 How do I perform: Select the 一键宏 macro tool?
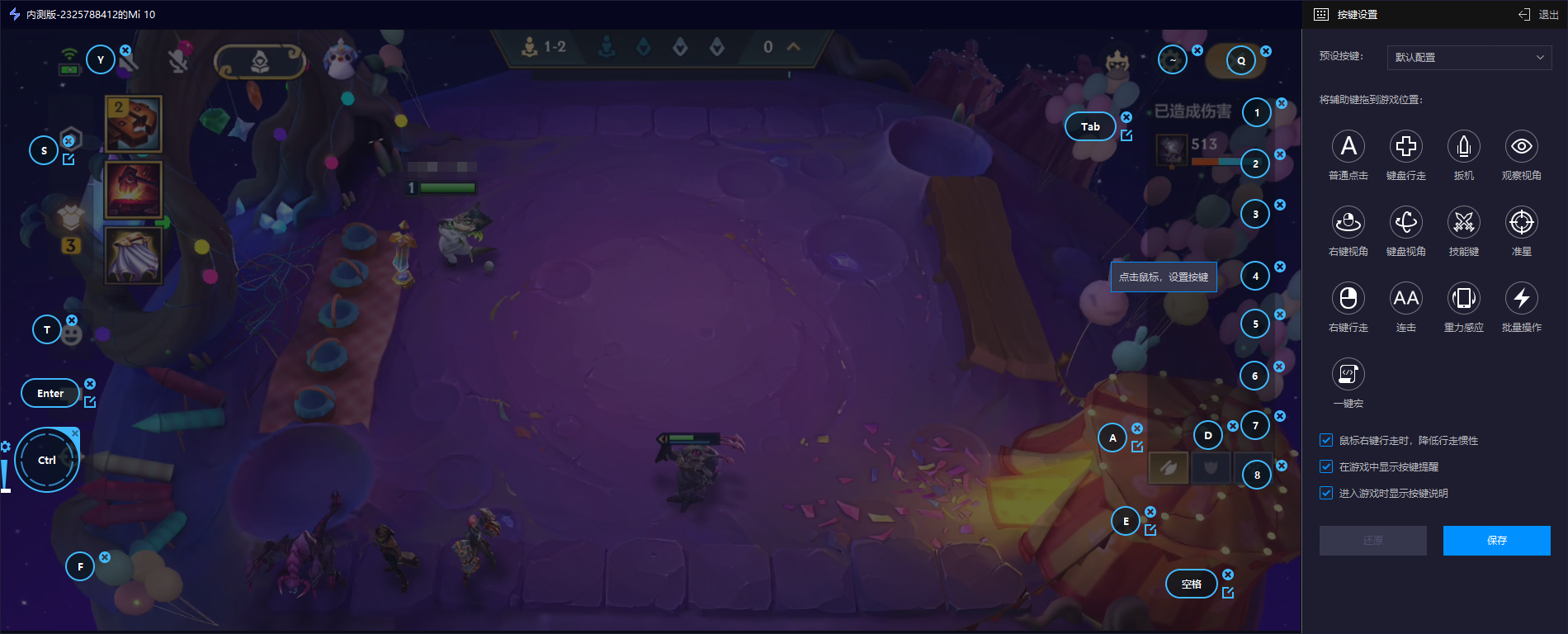coord(1348,375)
